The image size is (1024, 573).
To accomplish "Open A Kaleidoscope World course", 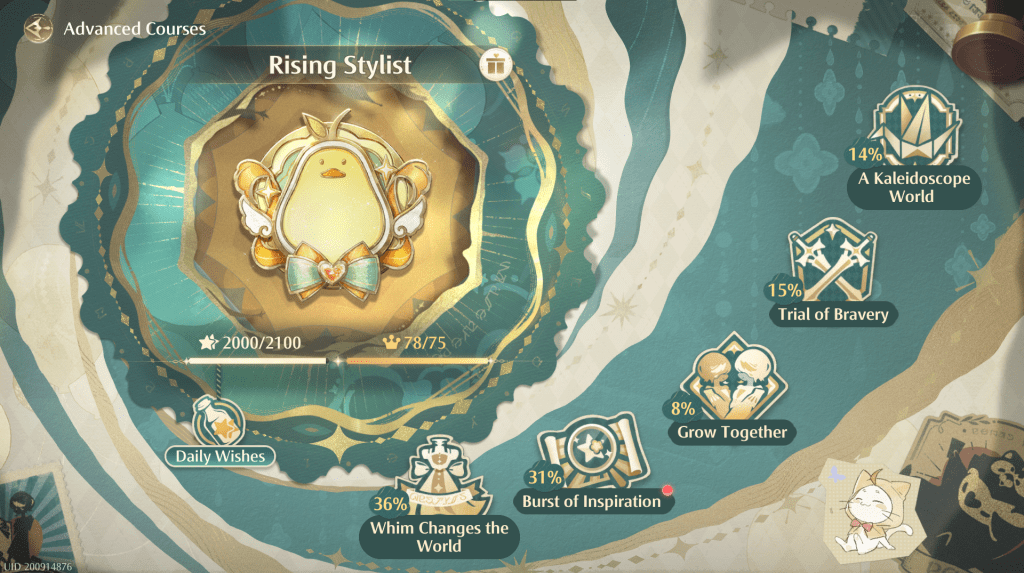I will point(911,148).
